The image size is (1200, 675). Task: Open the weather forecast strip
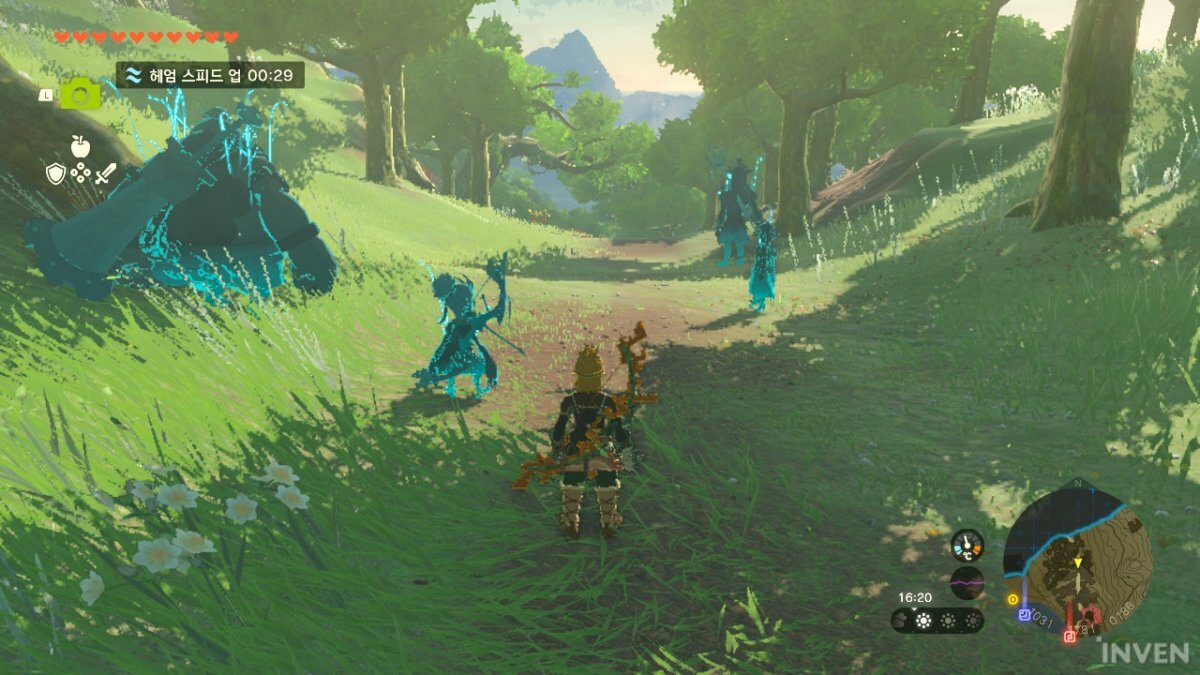click(x=937, y=620)
